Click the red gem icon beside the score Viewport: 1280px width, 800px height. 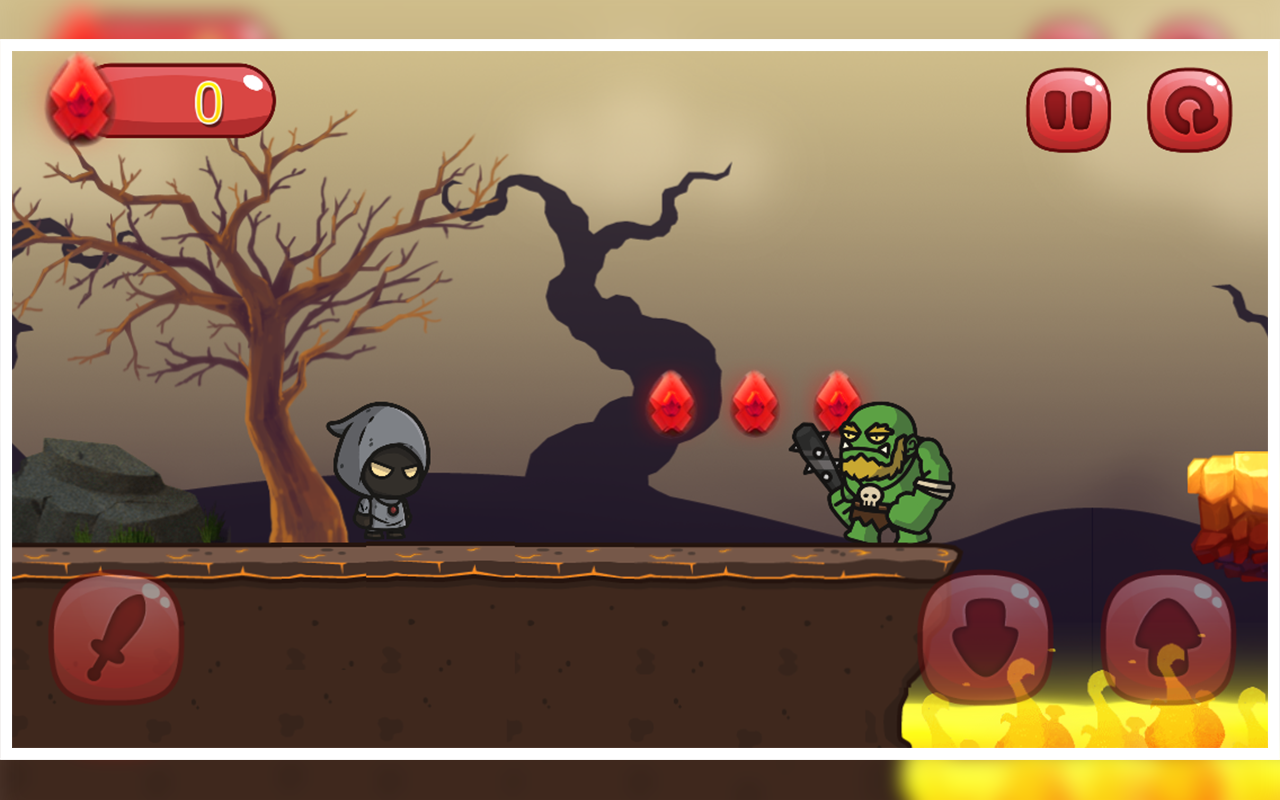[78, 102]
